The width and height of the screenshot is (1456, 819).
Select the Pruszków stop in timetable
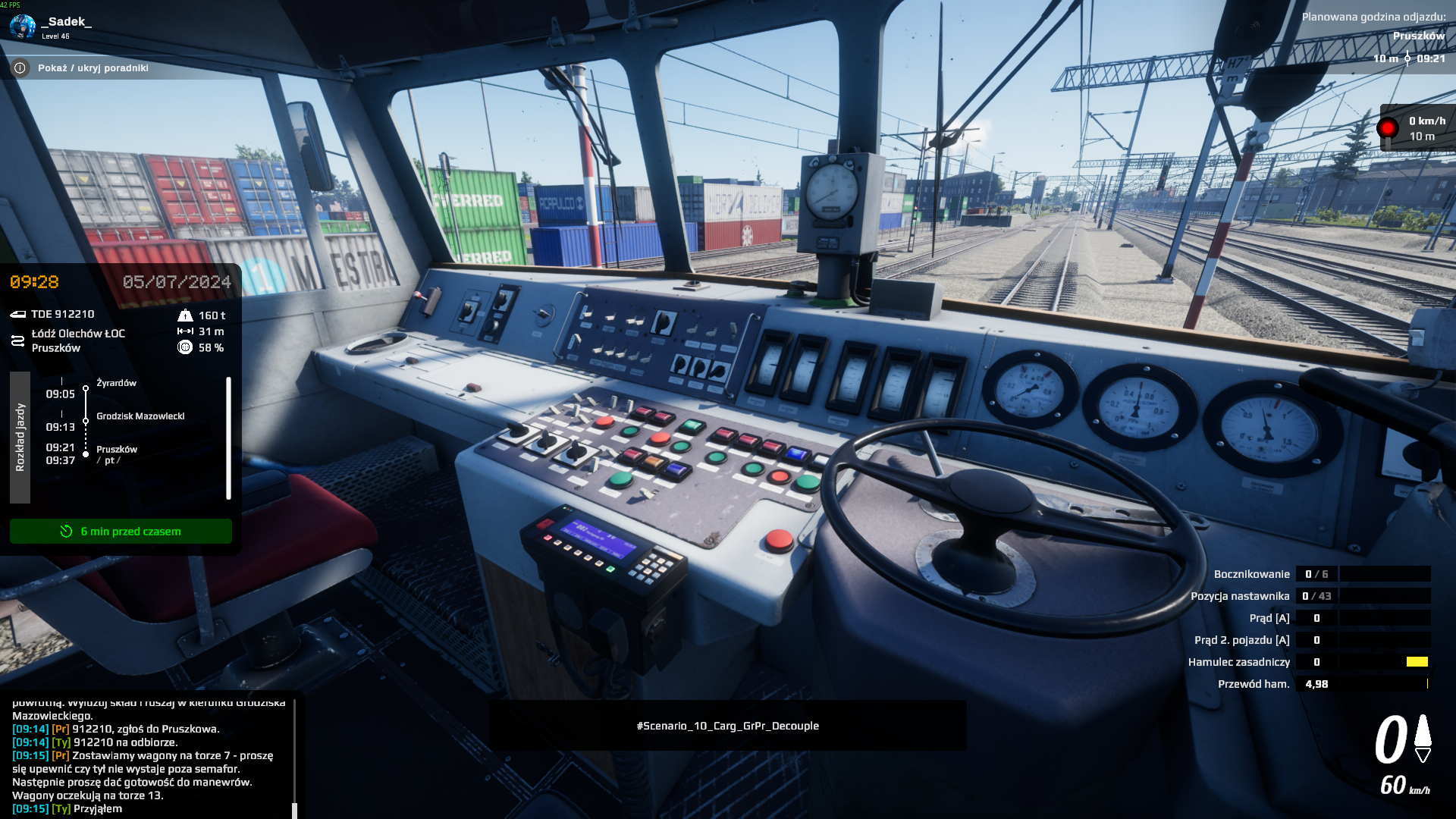pos(117,450)
